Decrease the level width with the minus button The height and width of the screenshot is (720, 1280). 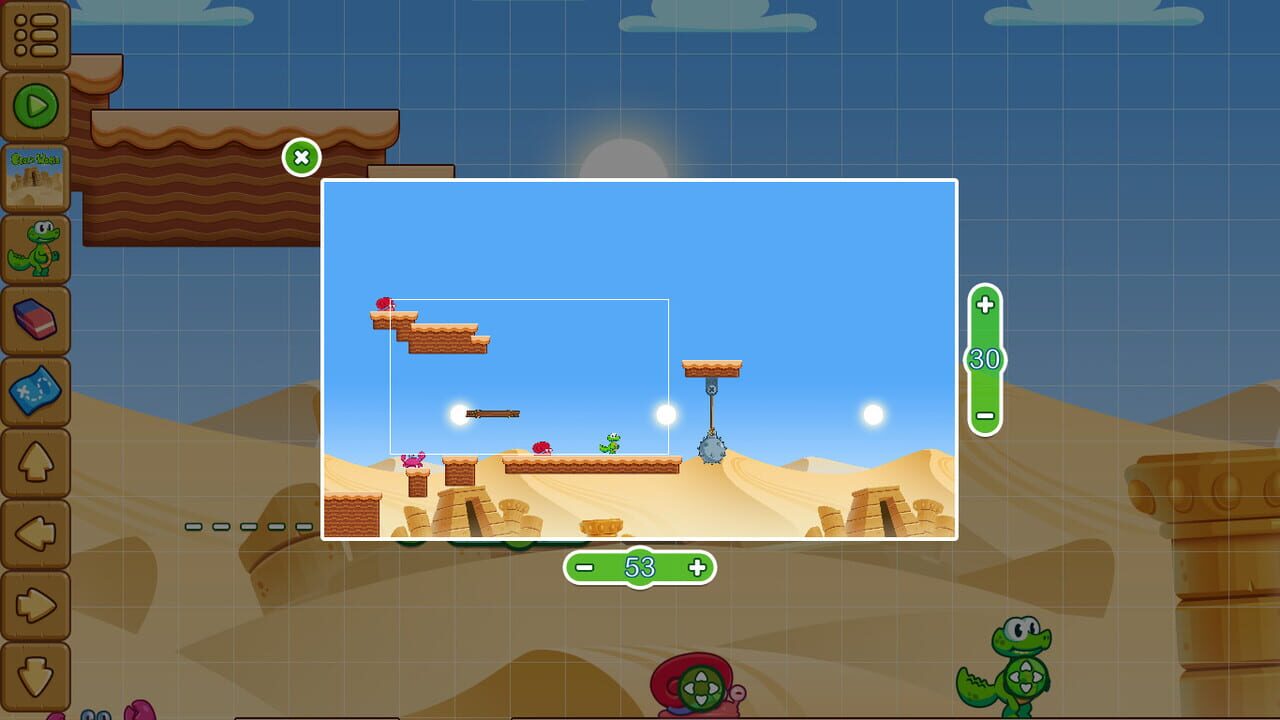pyautogui.click(x=585, y=567)
